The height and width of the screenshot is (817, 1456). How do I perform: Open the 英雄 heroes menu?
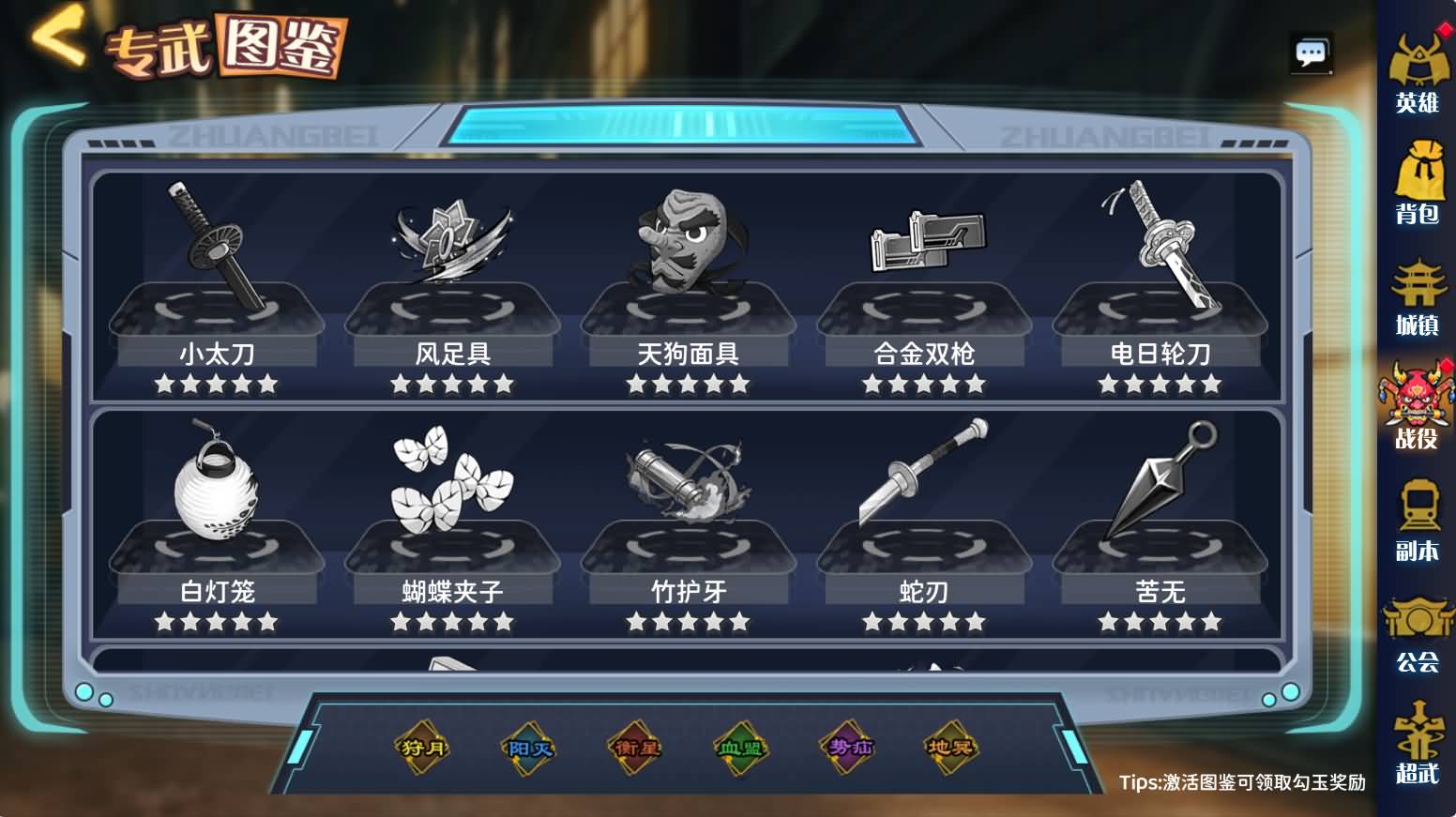click(1417, 75)
